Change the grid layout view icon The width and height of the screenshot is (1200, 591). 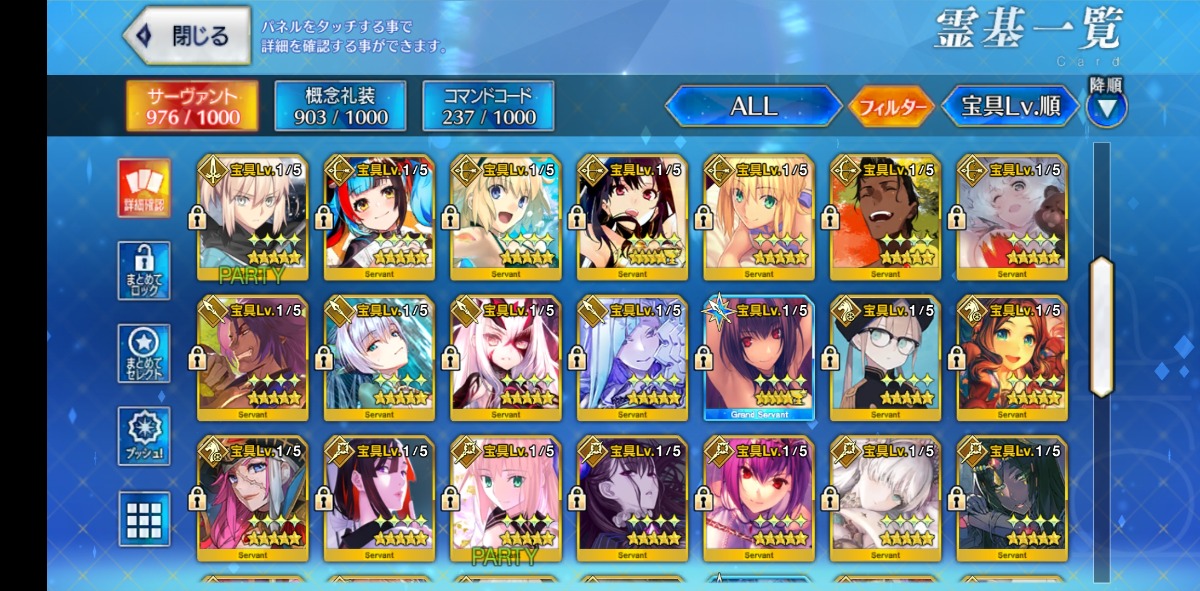click(x=144, y=518)
